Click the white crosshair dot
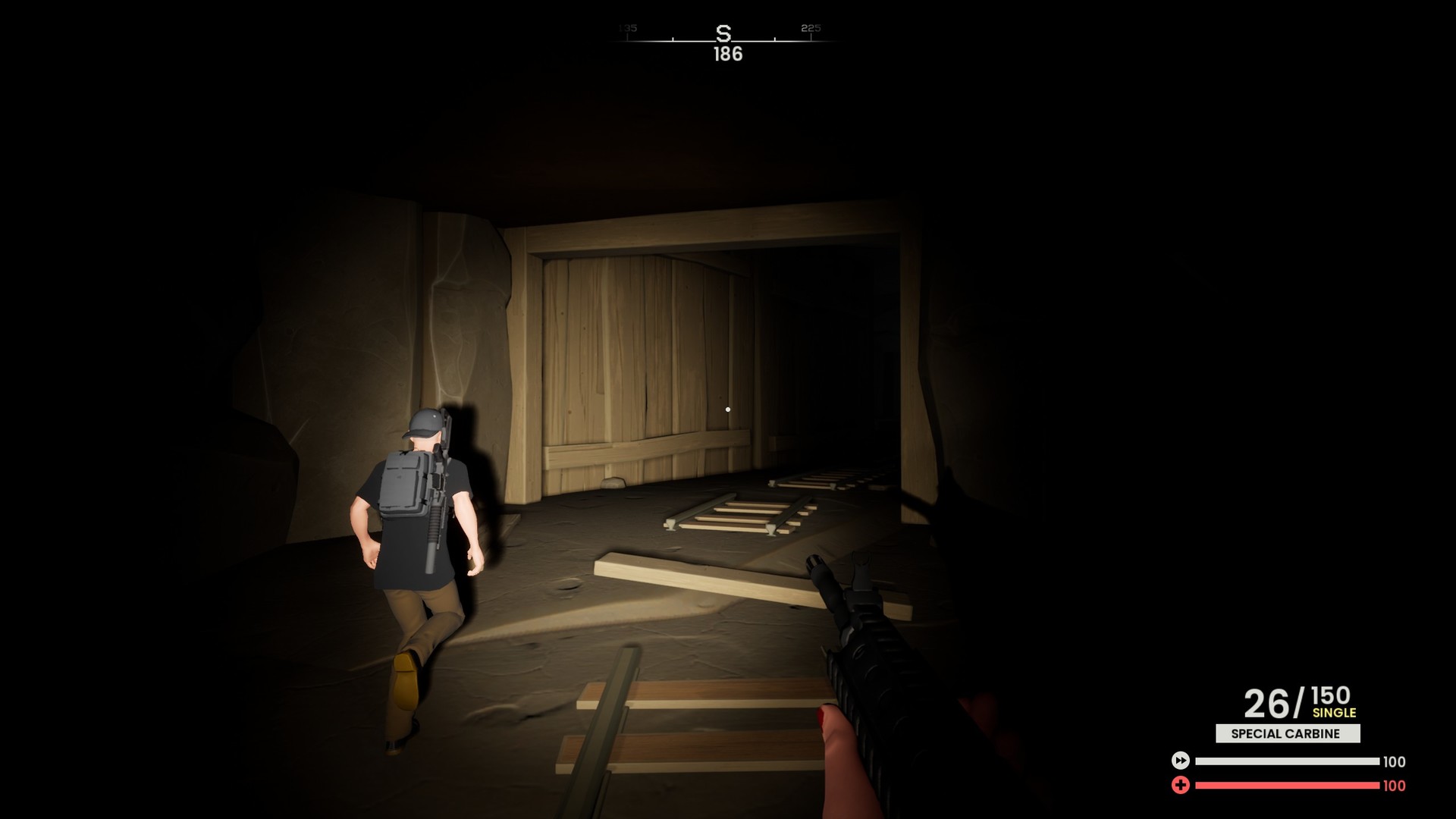The height and width of the screenshot is (819, 1456). (x=729, y=408)
